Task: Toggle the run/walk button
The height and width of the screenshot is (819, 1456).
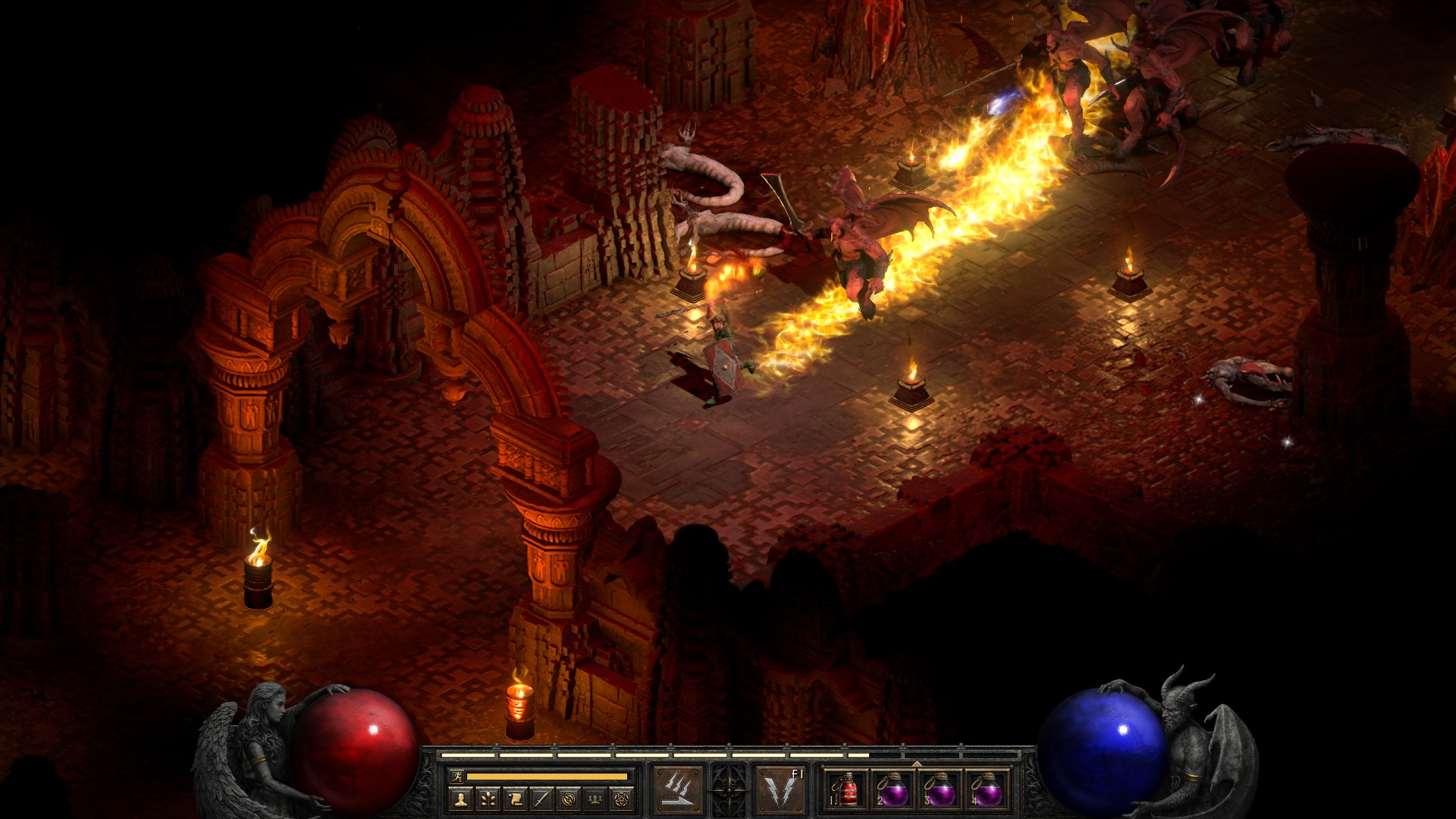Action: [455, 777]
